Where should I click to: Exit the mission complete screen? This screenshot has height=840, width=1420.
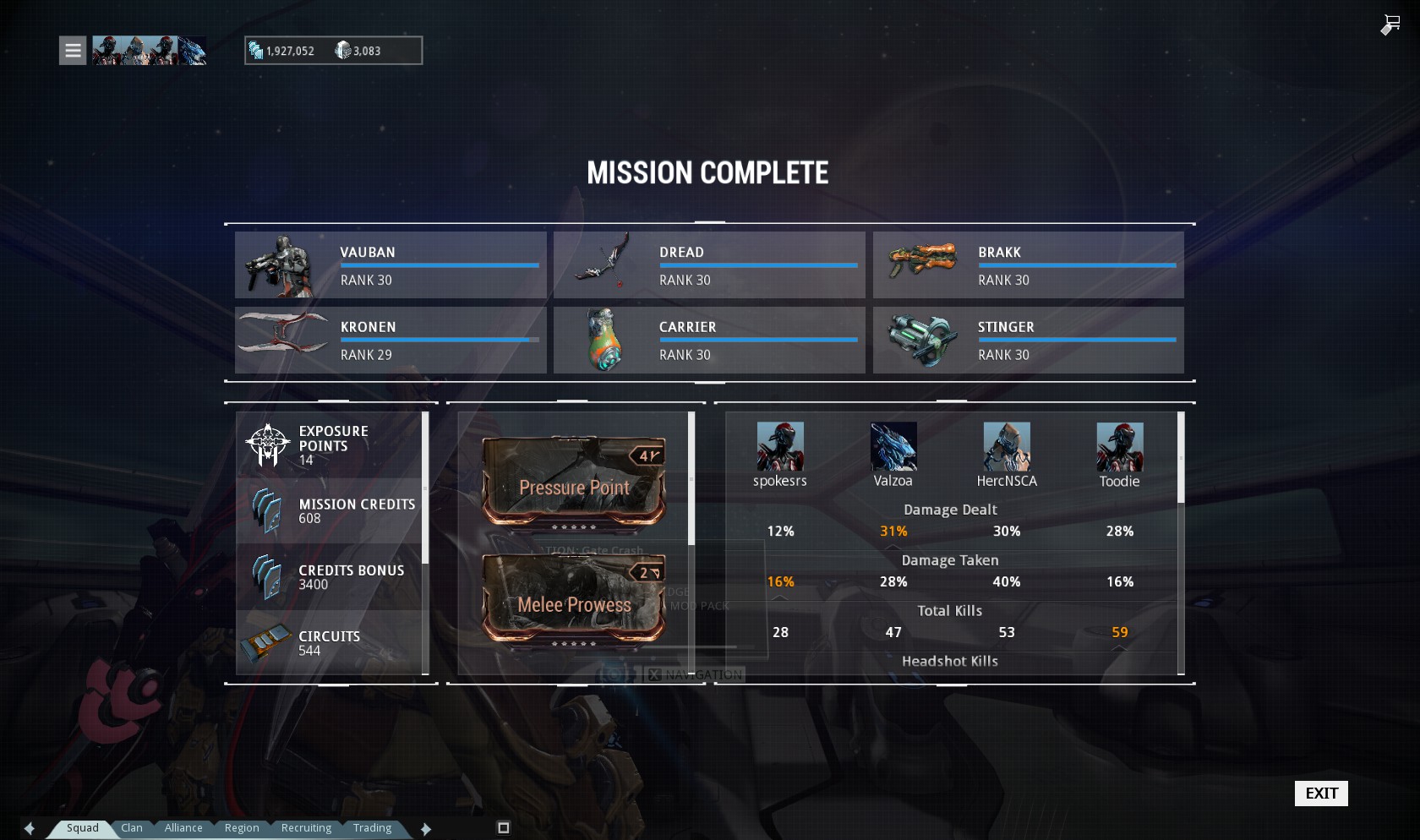click(1321, 793)
